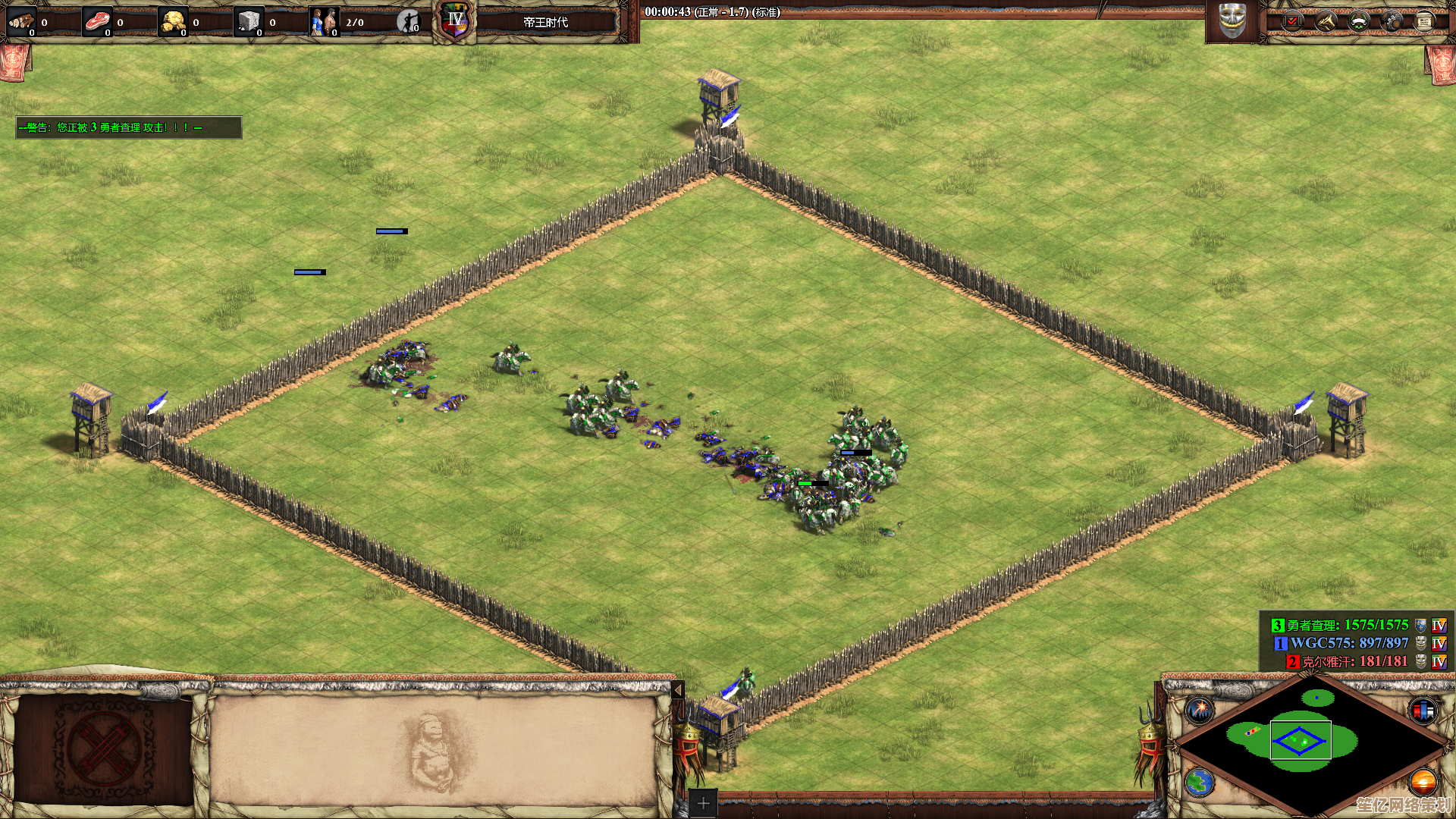Click the sunset minimap mode button
Screen dimensions: 1456x819
click(1423, 782)
